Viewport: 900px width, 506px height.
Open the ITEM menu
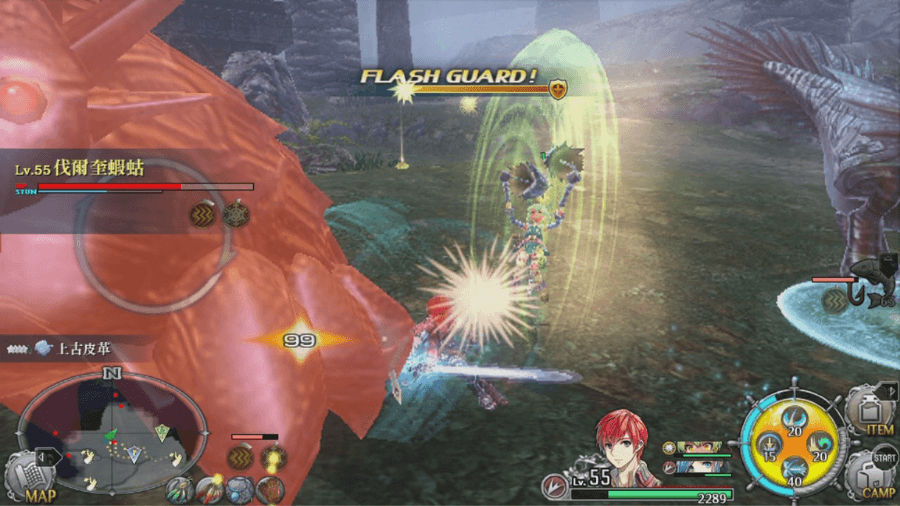point(870,412)
